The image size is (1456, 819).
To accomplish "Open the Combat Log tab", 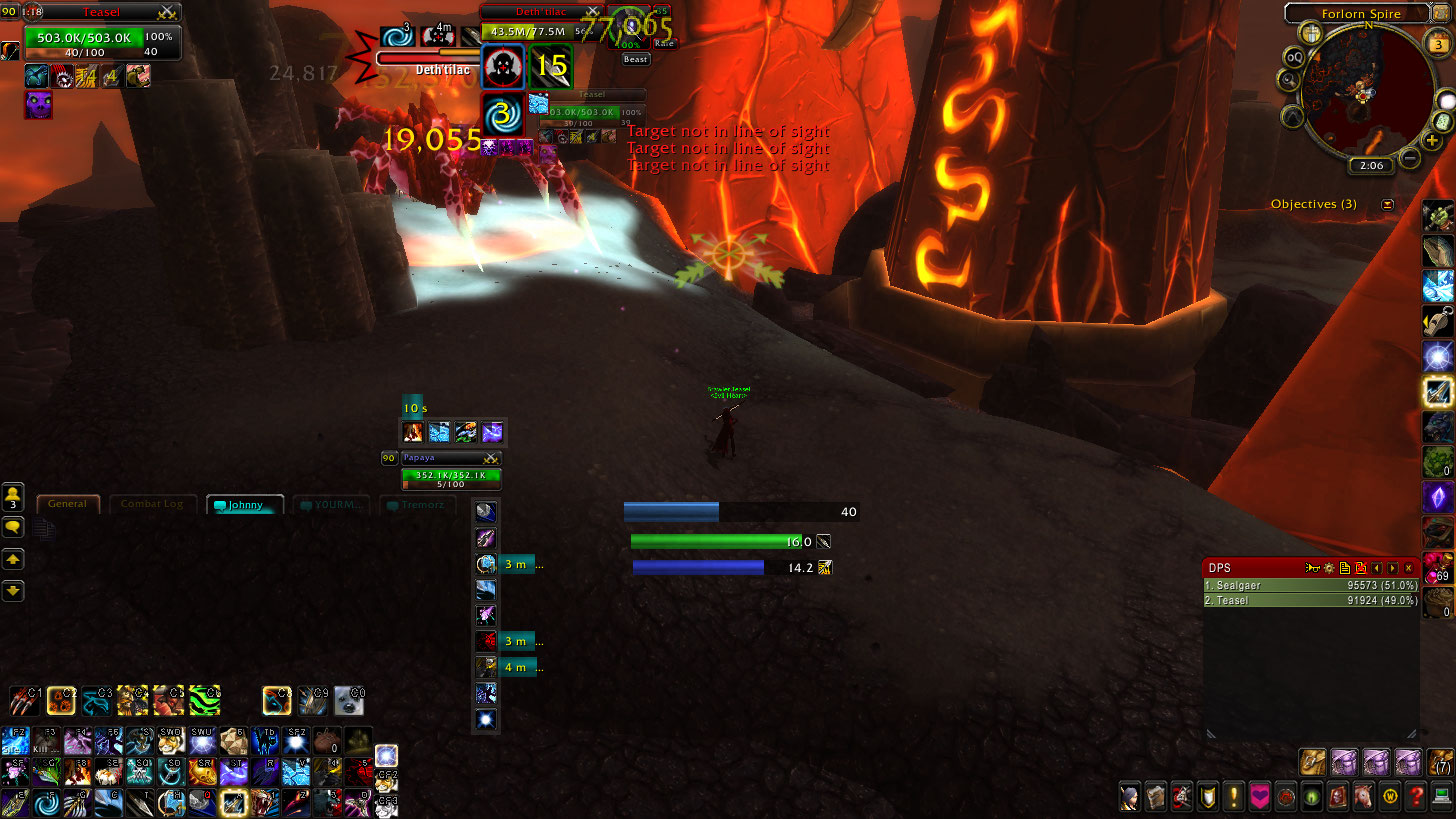I will point(153,504).
